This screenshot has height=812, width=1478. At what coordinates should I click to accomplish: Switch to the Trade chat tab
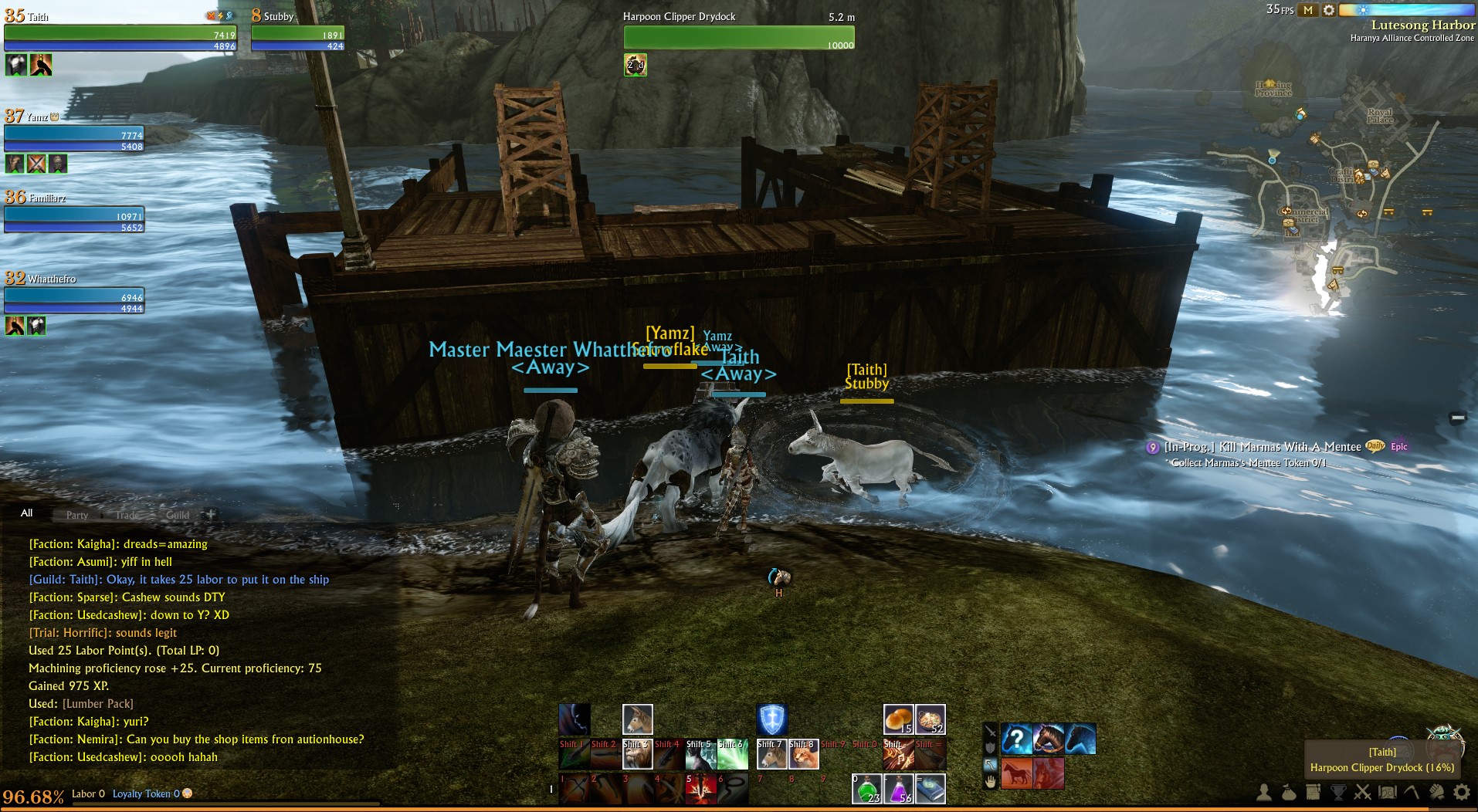127,515
